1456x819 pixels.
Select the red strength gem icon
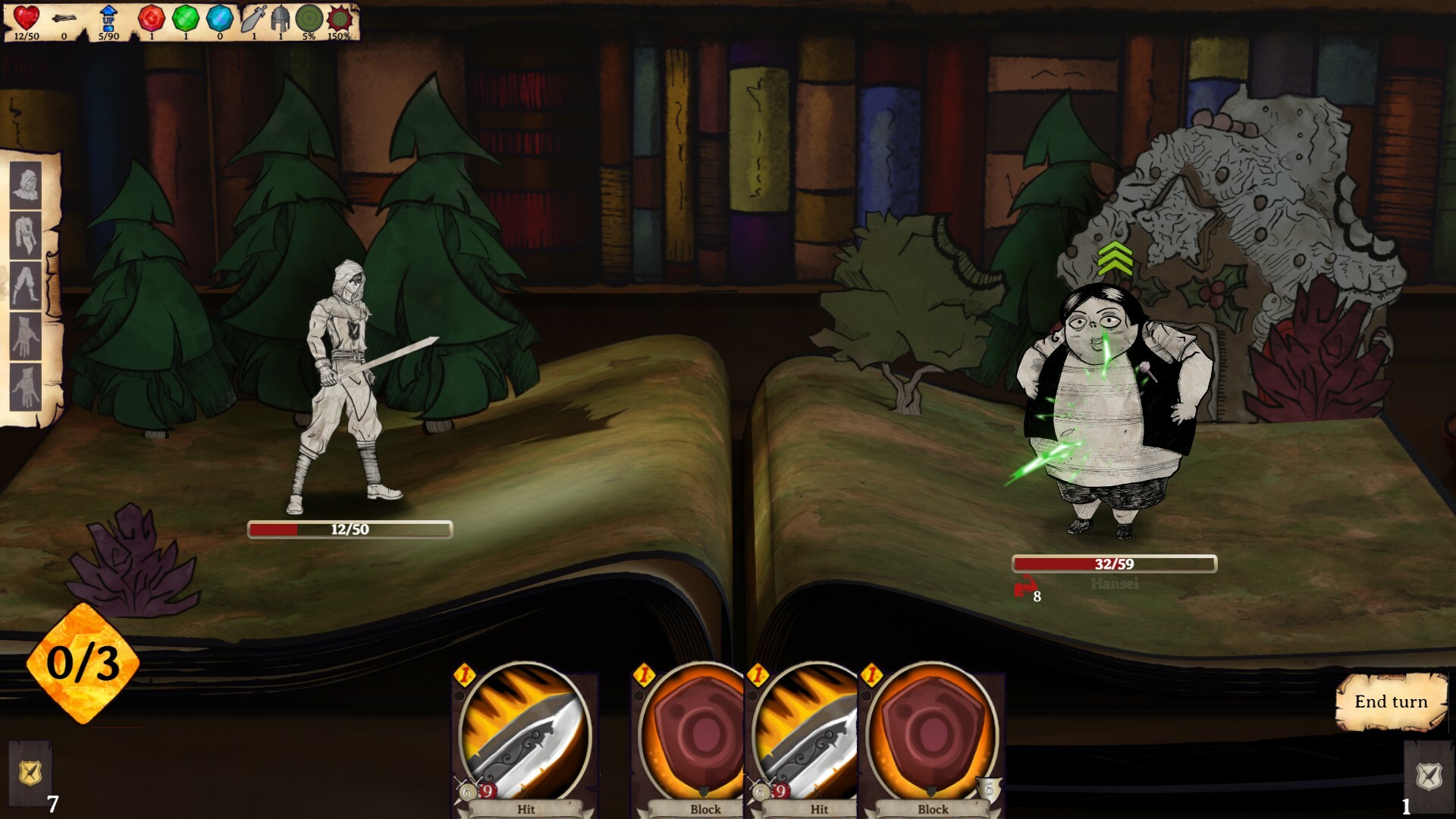[x=152, y=18]
